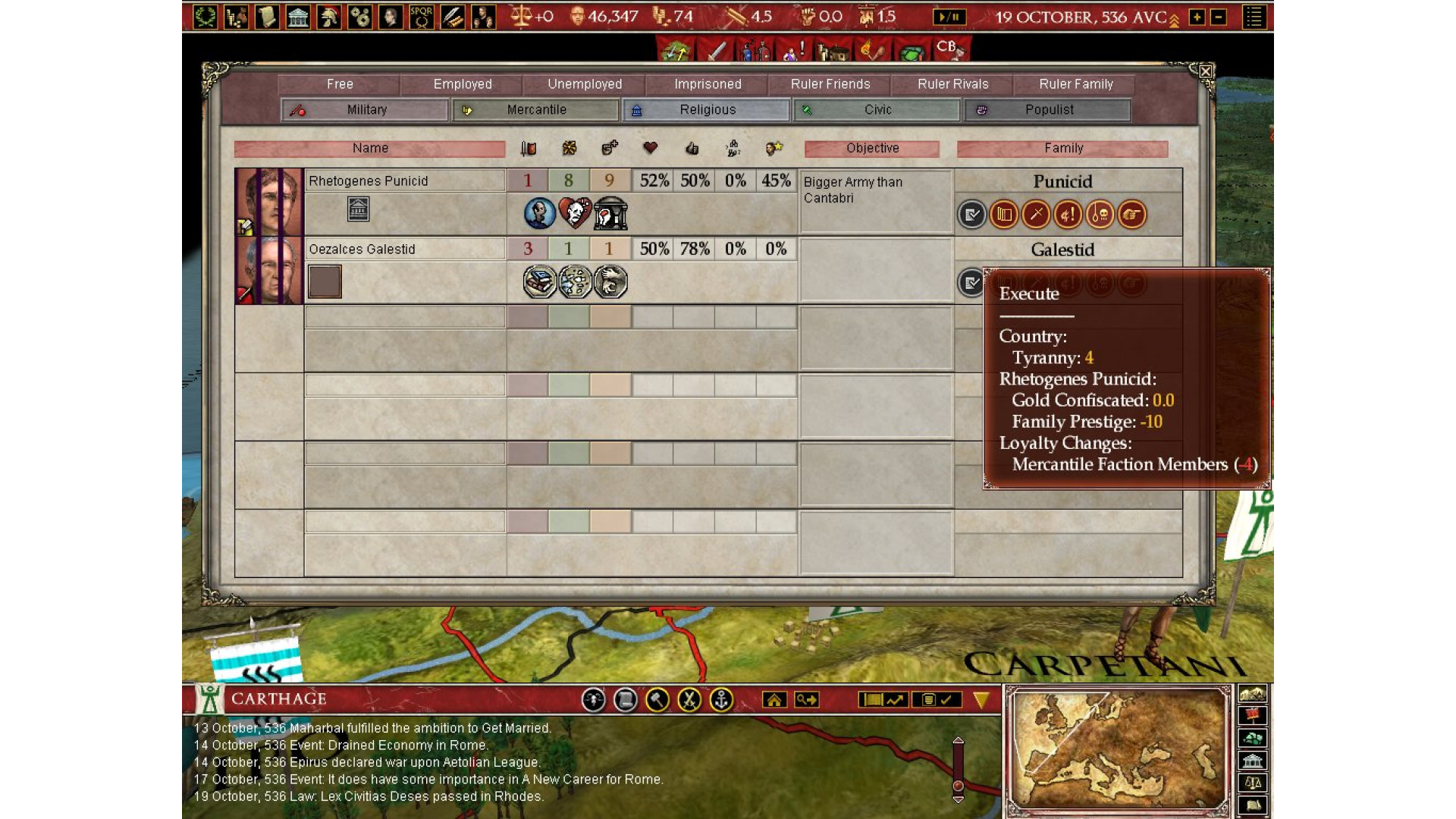This screenshot has width=1456, height=819.
Task: Close the character list window
Action: coord(1205,72)
